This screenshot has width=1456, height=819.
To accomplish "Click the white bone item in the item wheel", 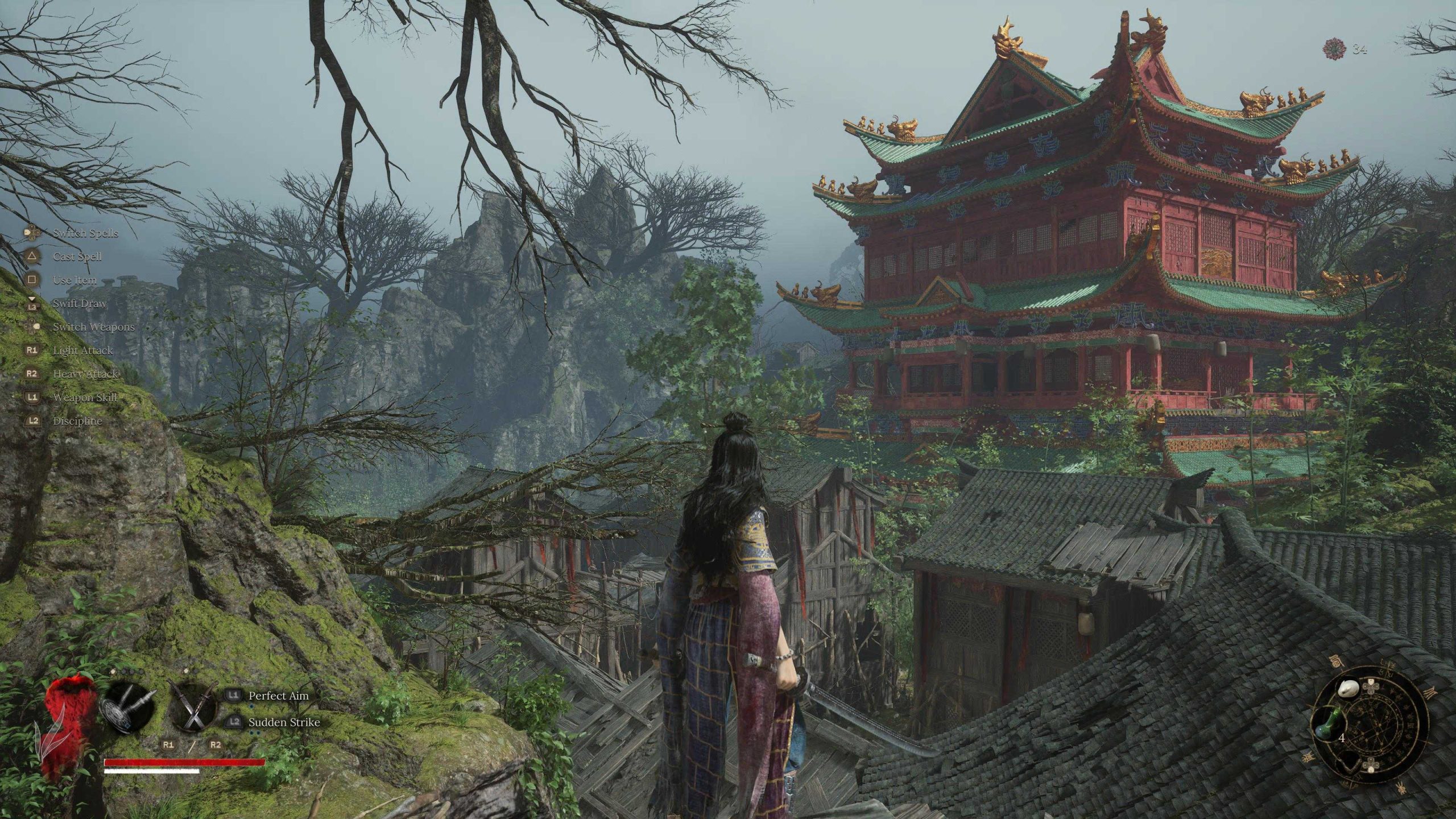I will 1349,689.
